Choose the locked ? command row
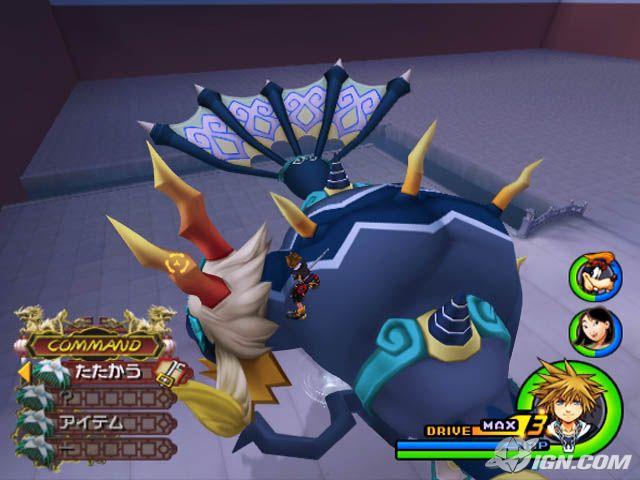This screenshot has width=640, height=480. pos(99,397)
